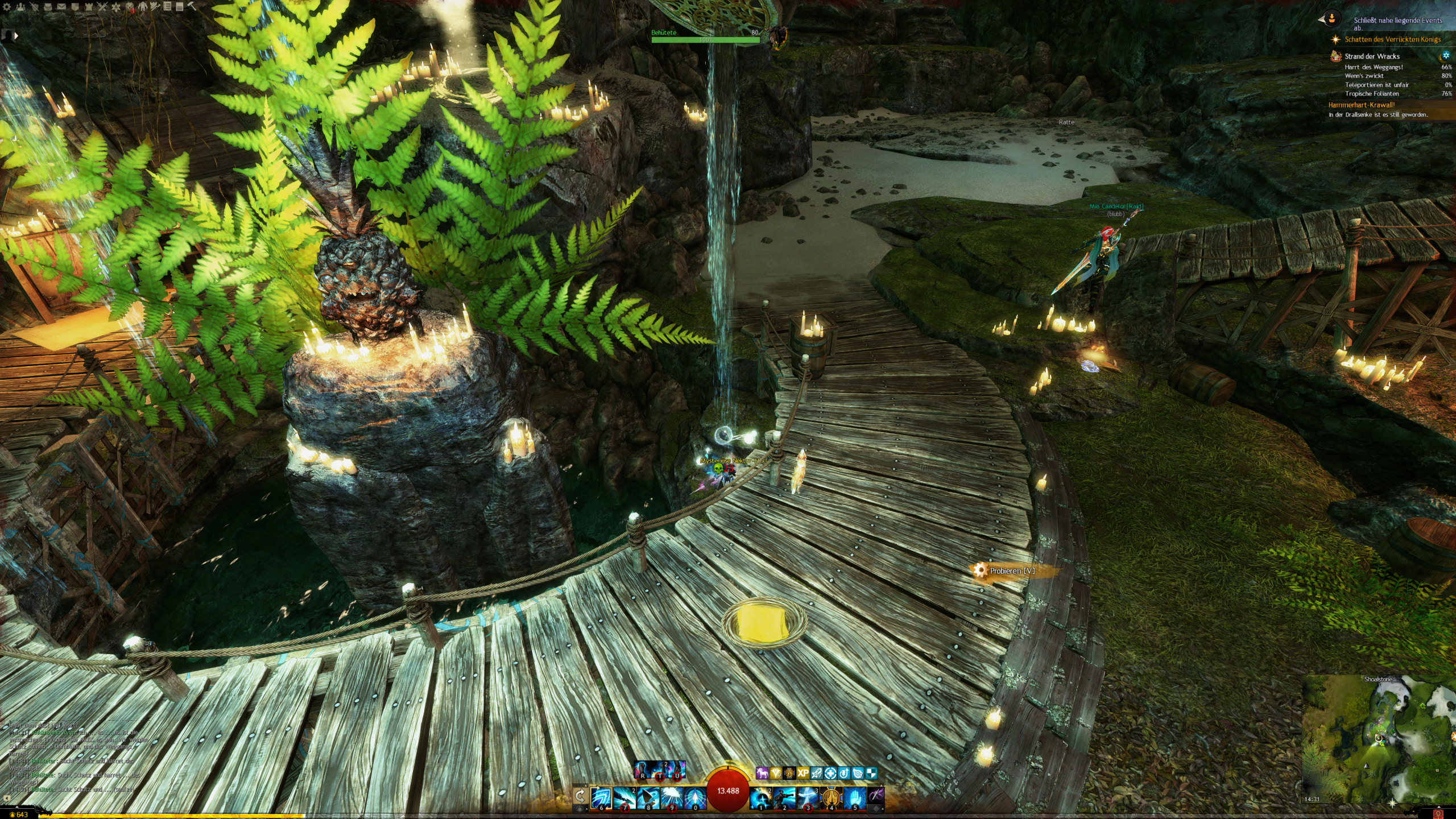Use the healing skill on slot 1
1456x819 pixels.
click(x=761, y=798)
